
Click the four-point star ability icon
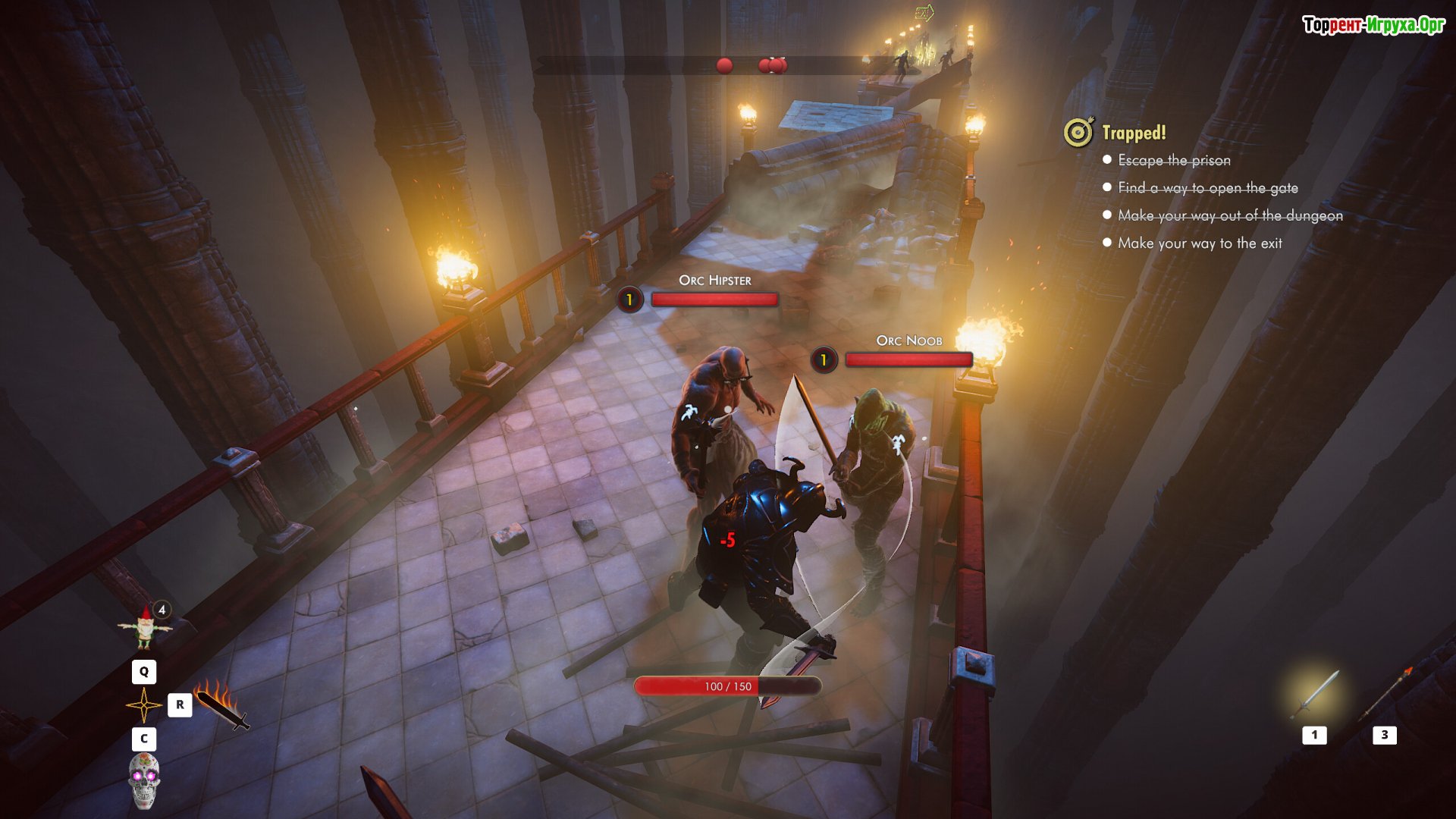[143, 705]
